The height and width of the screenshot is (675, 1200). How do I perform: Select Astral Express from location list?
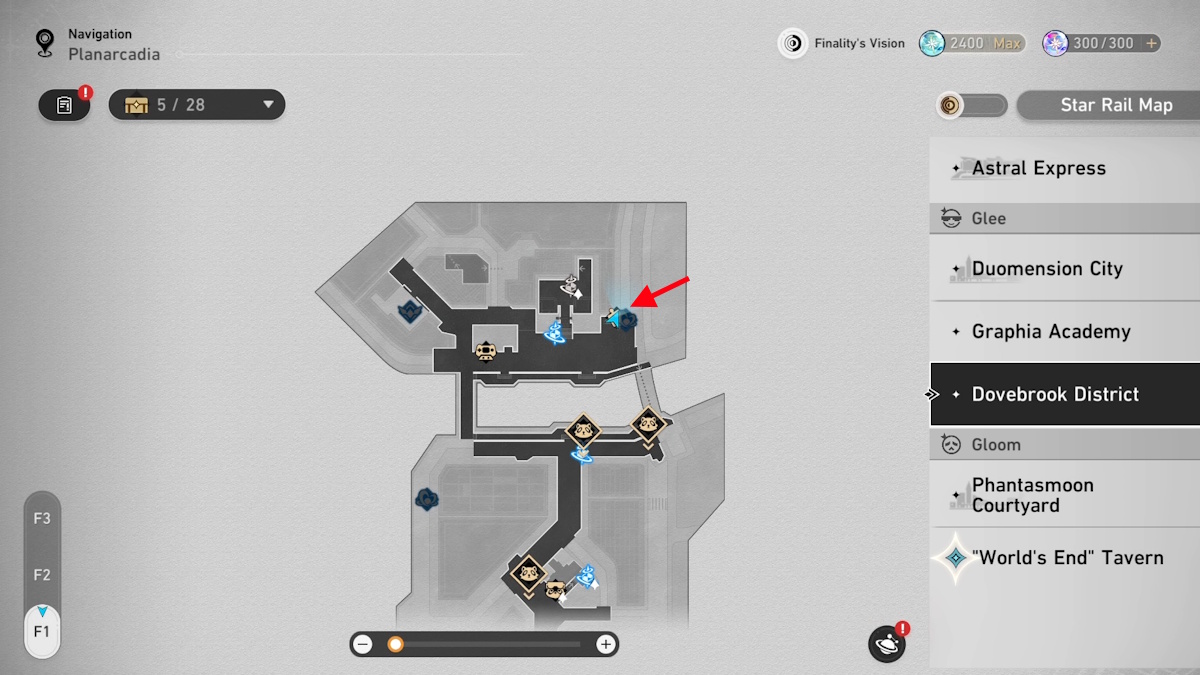[1064, 168]
